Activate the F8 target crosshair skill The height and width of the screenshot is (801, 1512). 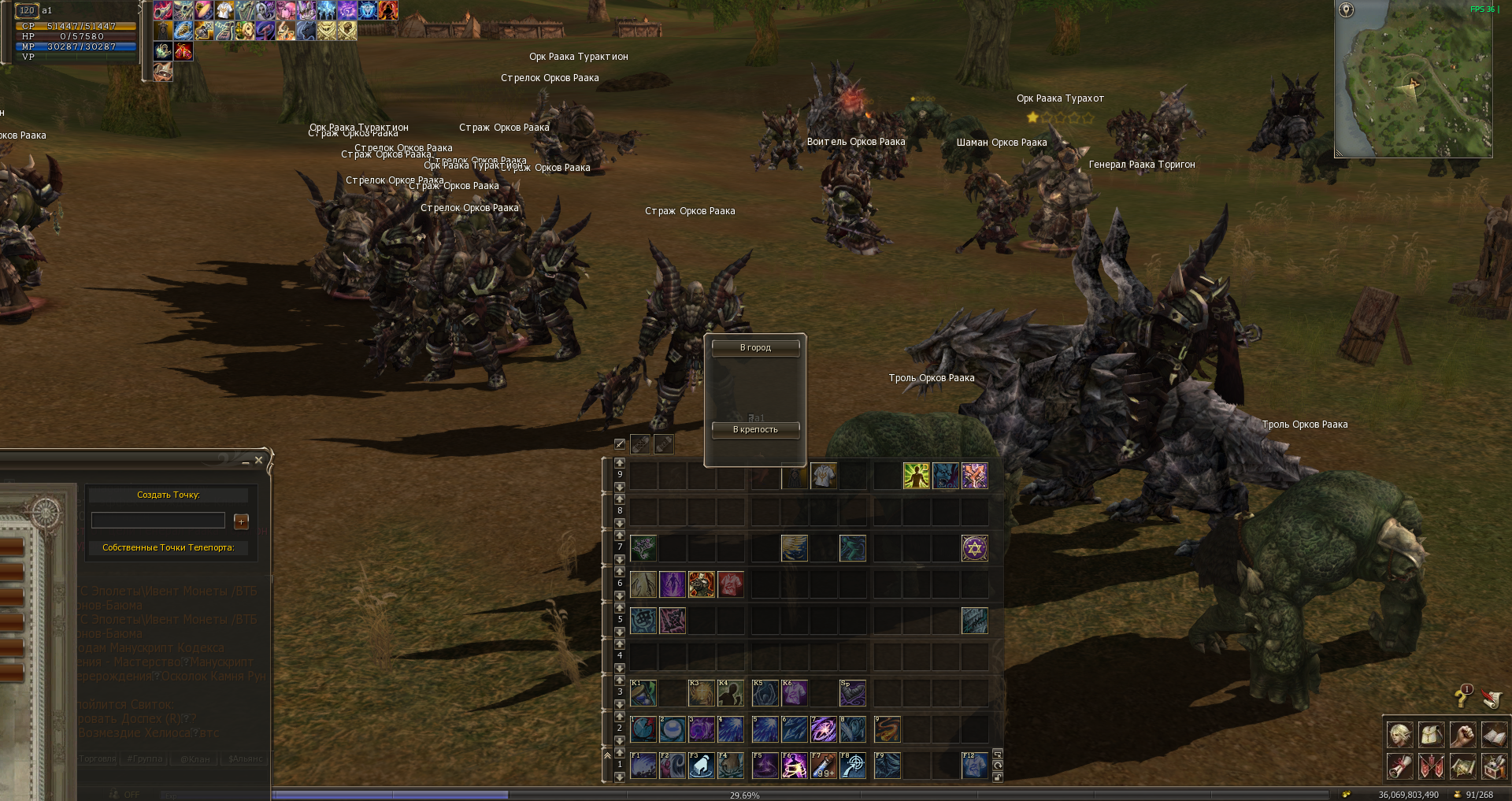click(853, 766)
